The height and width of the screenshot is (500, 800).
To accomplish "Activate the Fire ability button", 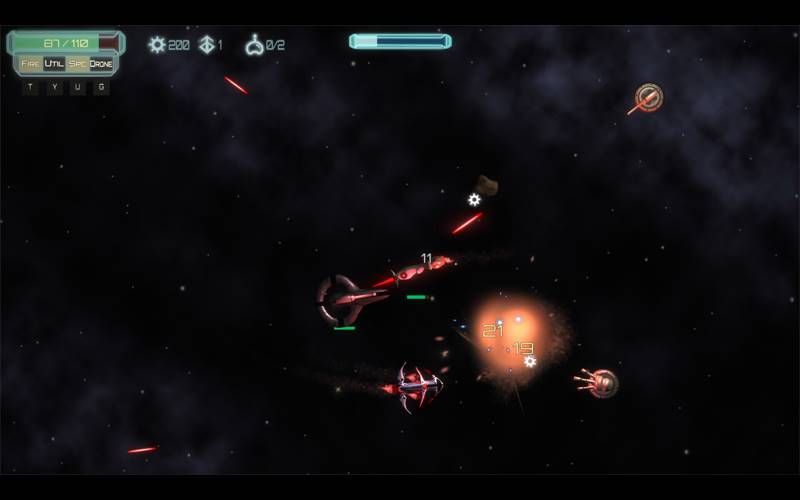I will click(30, 64).
